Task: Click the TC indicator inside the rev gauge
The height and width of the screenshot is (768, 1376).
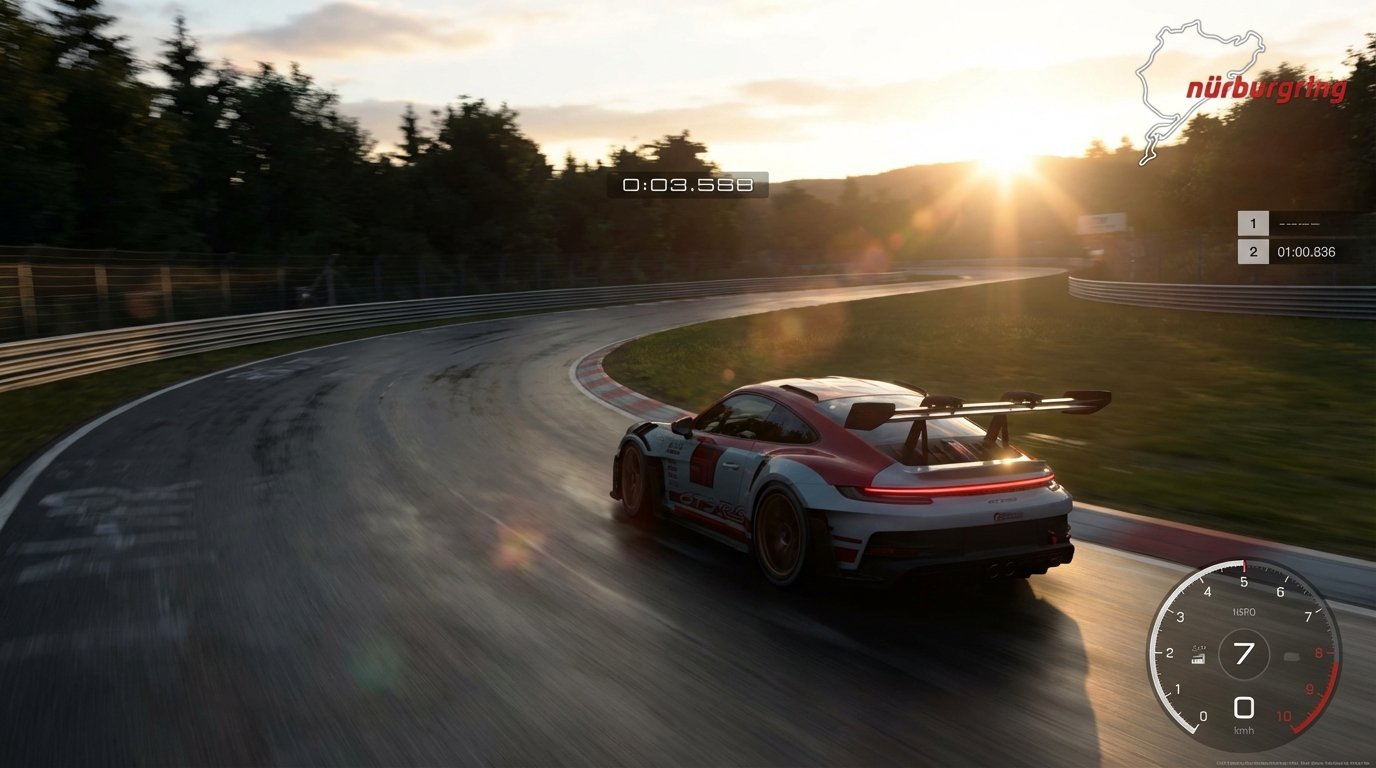Action: point(1290,655)
